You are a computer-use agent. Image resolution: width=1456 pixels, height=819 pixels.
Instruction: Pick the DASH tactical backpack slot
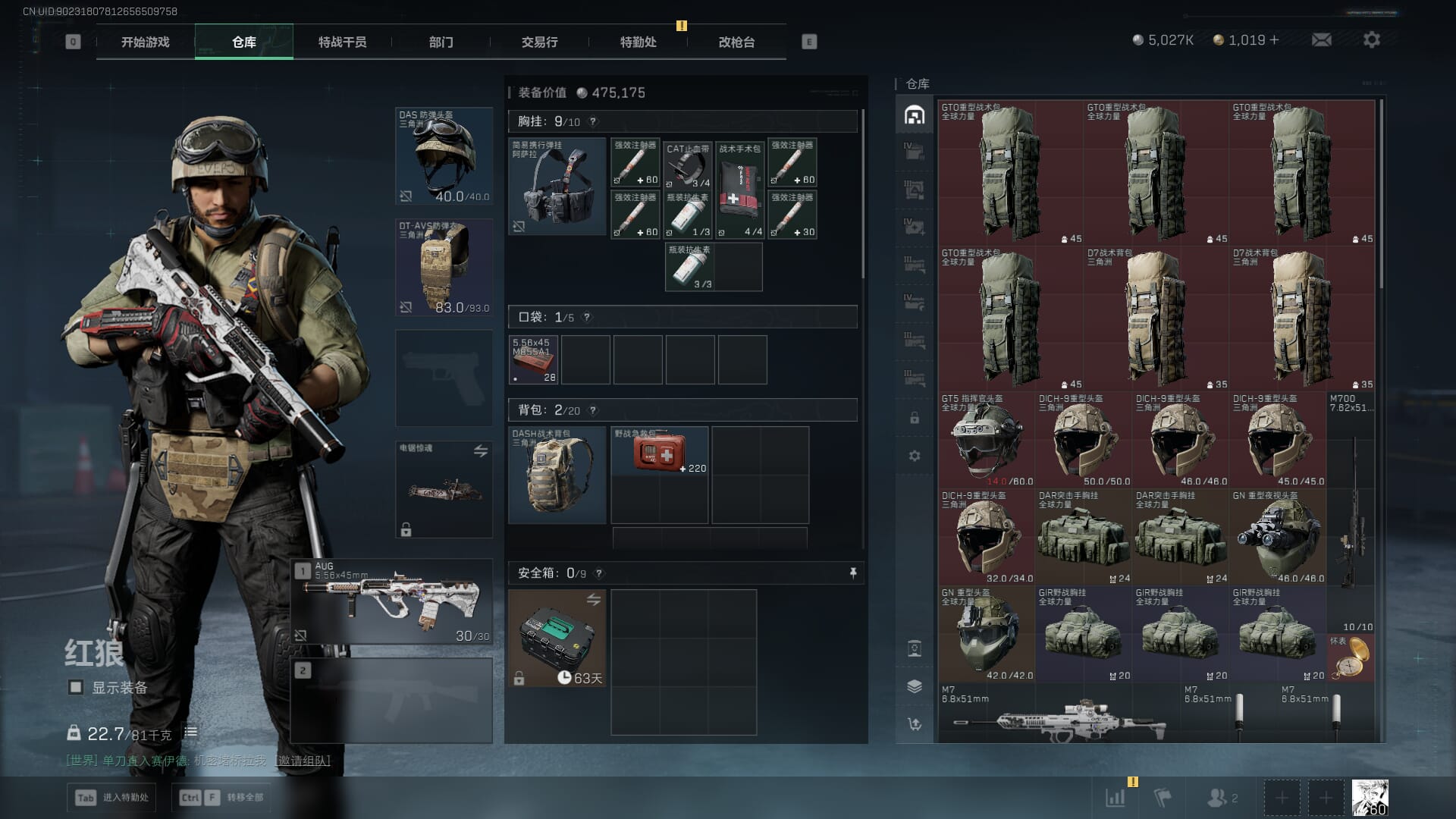(557, 475)
